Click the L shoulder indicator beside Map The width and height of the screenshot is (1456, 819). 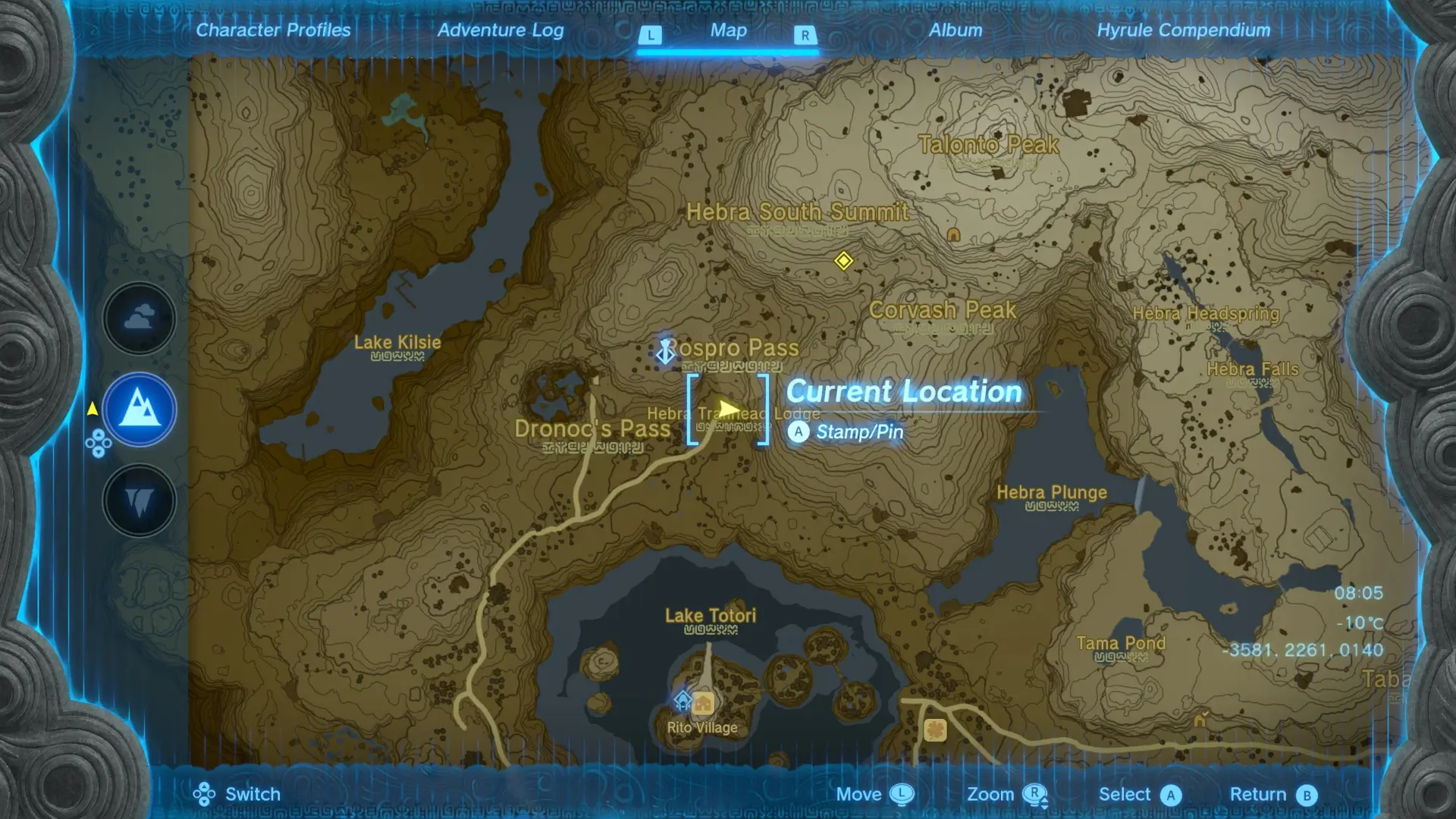pos(650,35)
